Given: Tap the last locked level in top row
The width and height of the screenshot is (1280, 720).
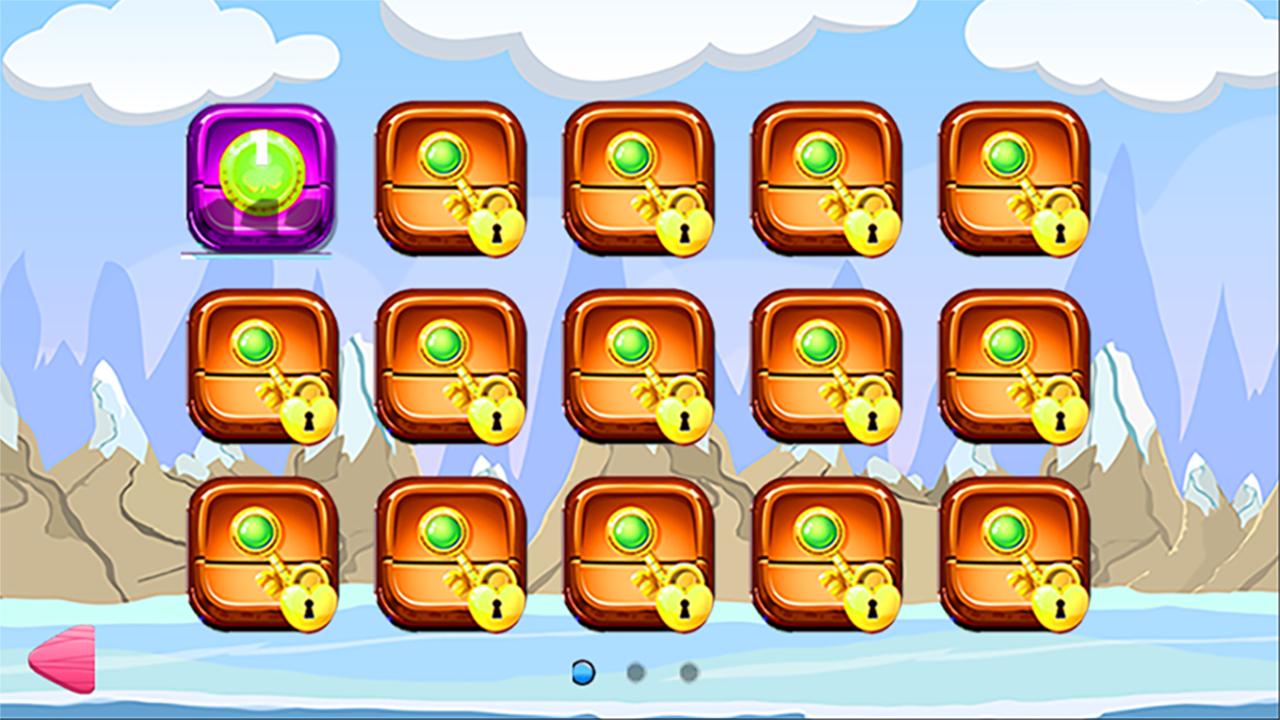Looking at the screenshot, I should point(1014,180).
